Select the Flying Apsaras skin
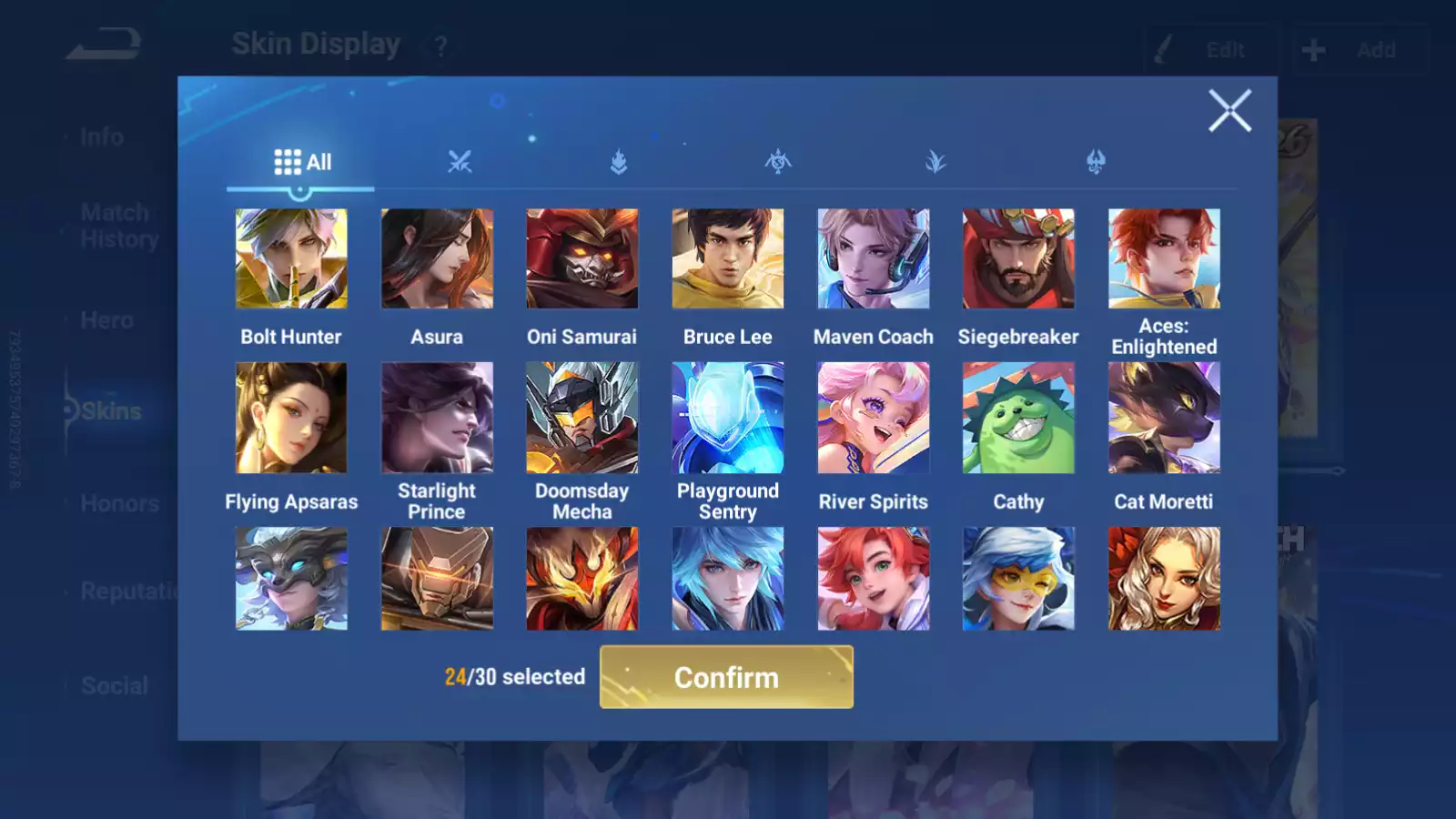This screenshot has height=819, width=1456. (291, 419)
